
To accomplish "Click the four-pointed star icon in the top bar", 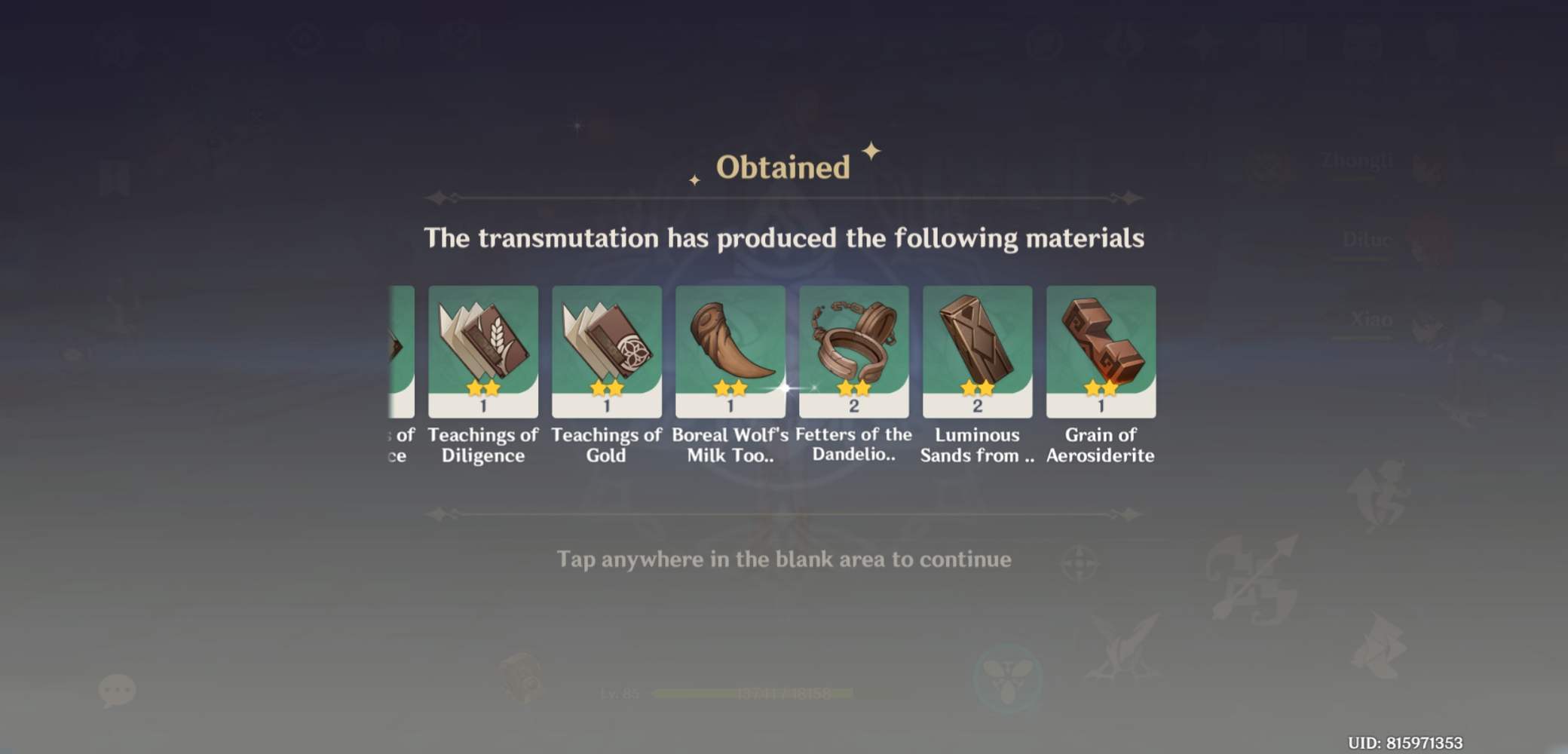I will (1202, 41).
